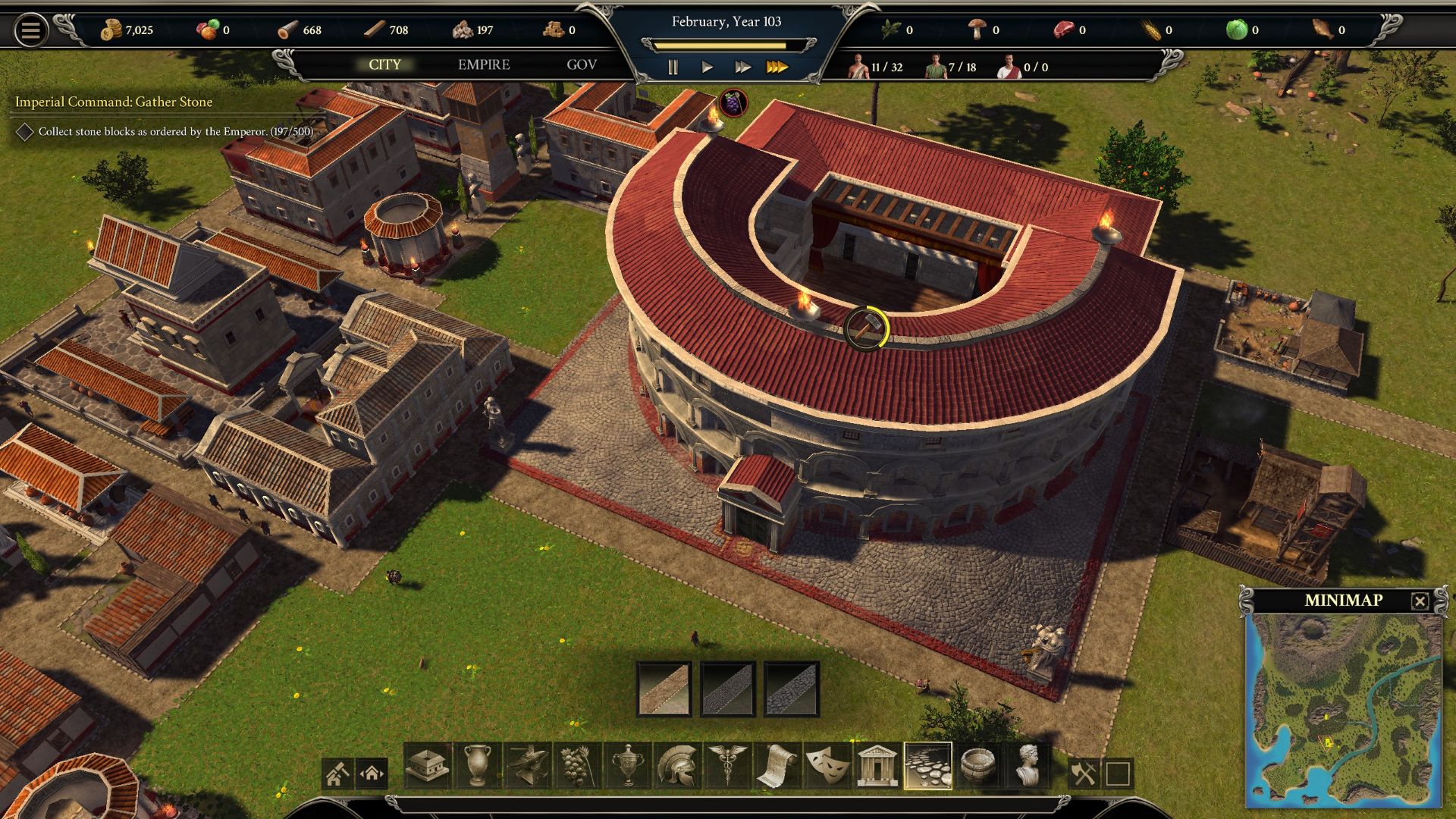Set game speed to fast forward
The image size is (1456, 819).
[x=742, y=67]
